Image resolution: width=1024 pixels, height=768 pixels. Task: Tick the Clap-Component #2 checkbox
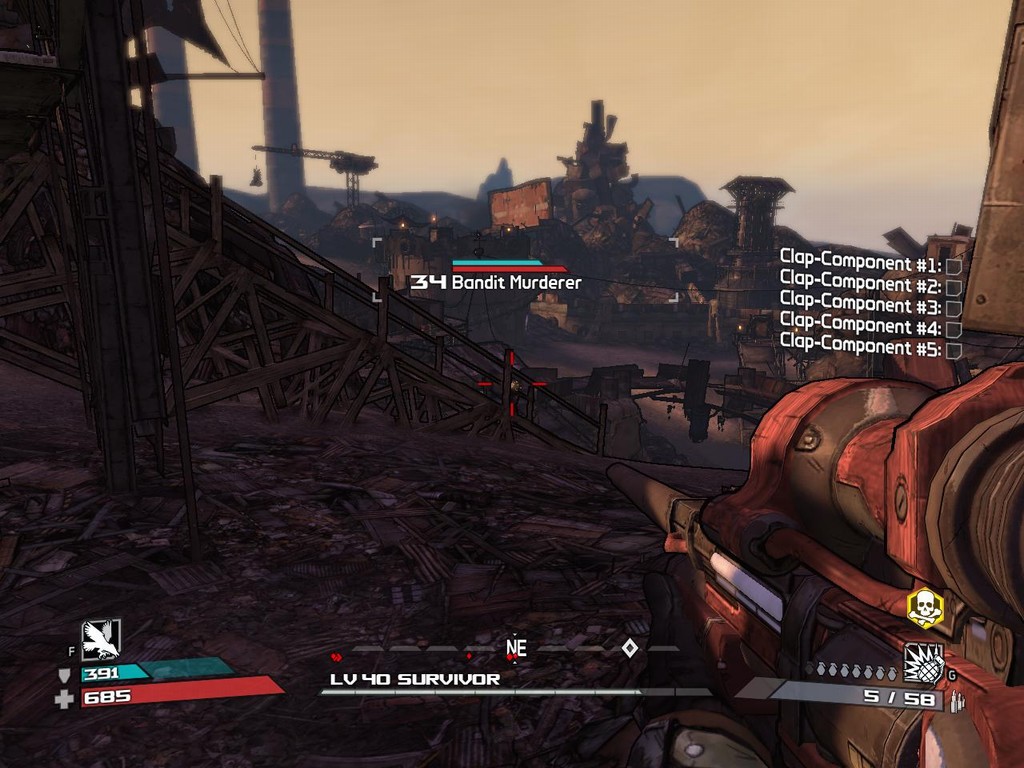[x=954, y=286]
